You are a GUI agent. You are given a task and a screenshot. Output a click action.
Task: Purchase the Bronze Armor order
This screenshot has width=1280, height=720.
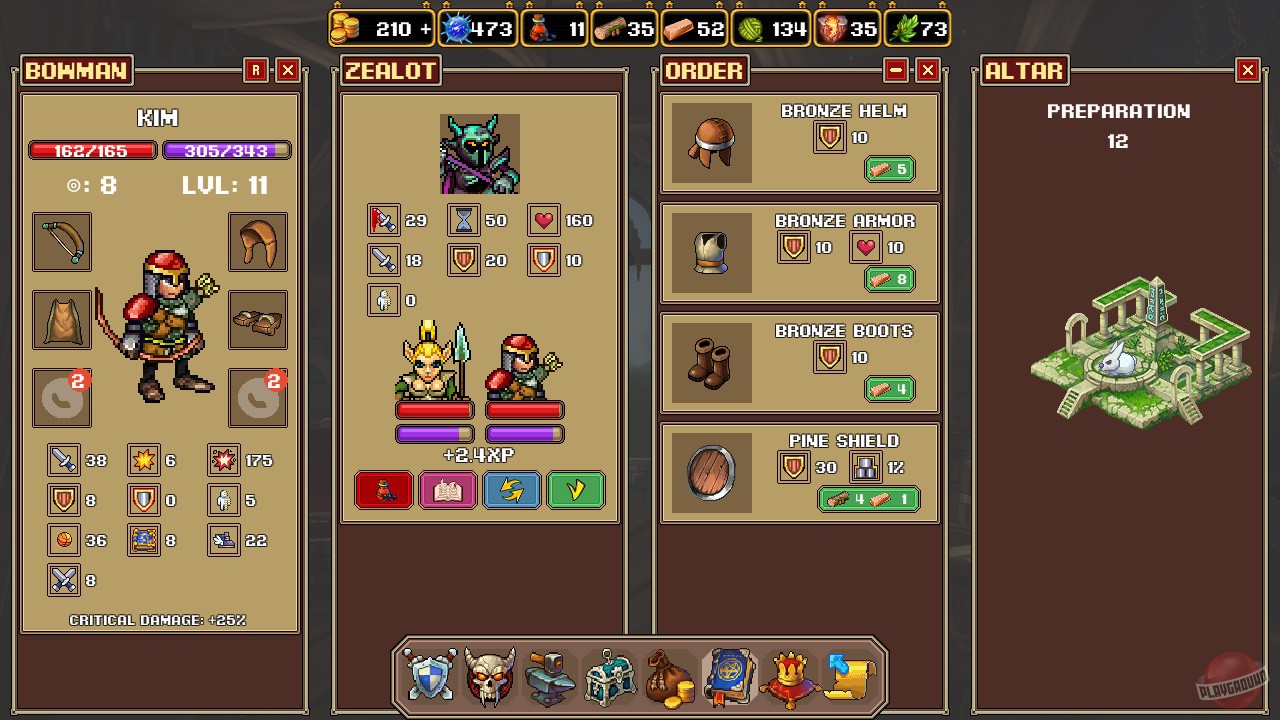pos(890,279)
